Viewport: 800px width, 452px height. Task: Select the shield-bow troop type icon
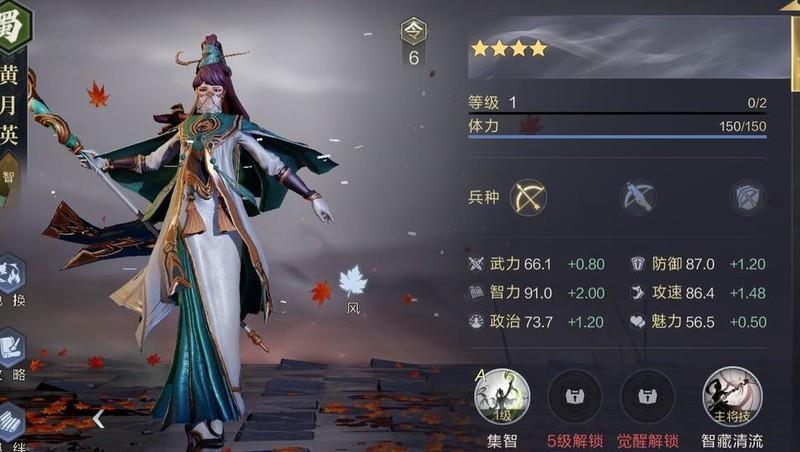click(746, 198)
